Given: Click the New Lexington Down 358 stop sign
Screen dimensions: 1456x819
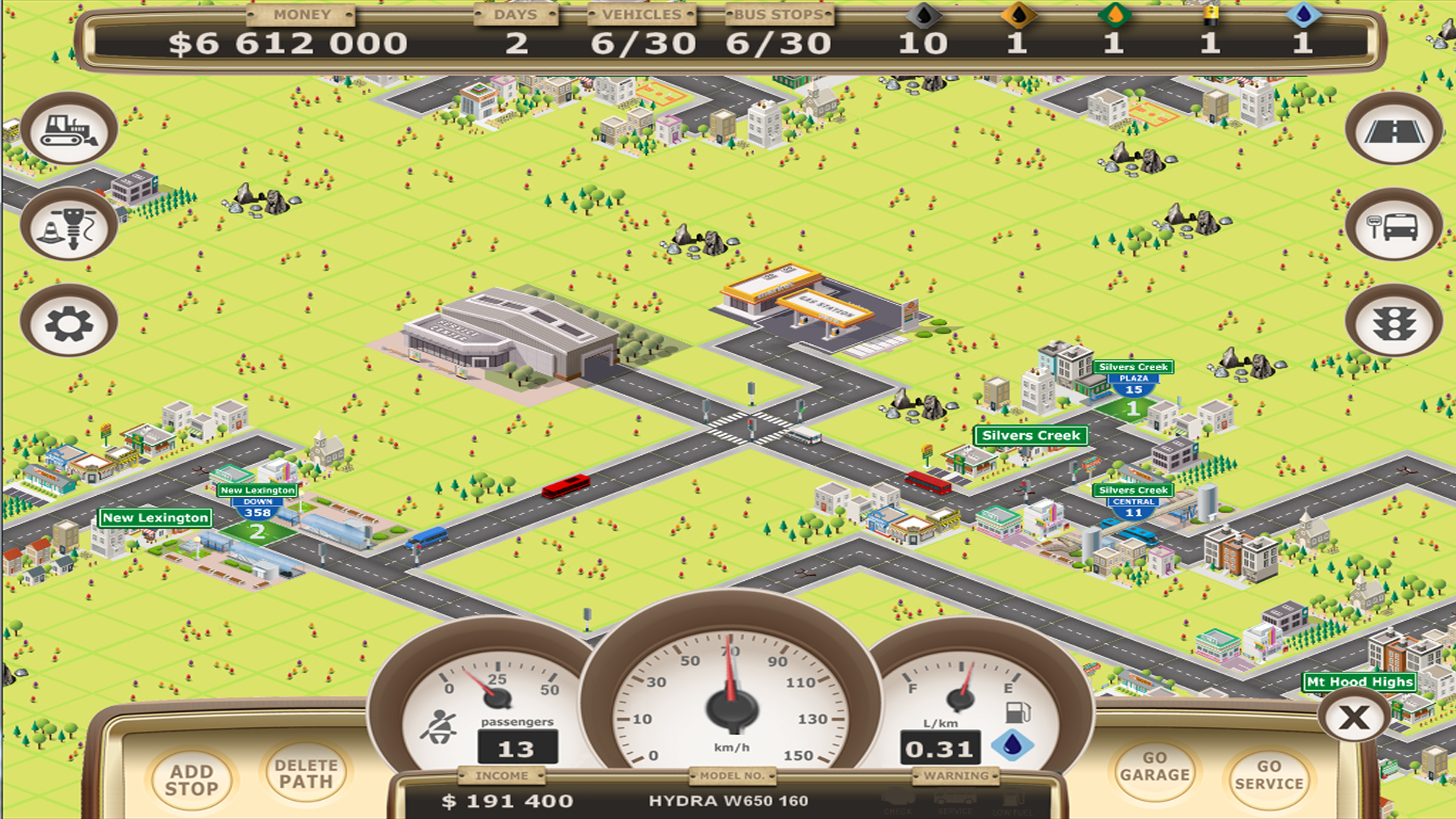Looking at the screenshot, I should [x=256, y=499].
